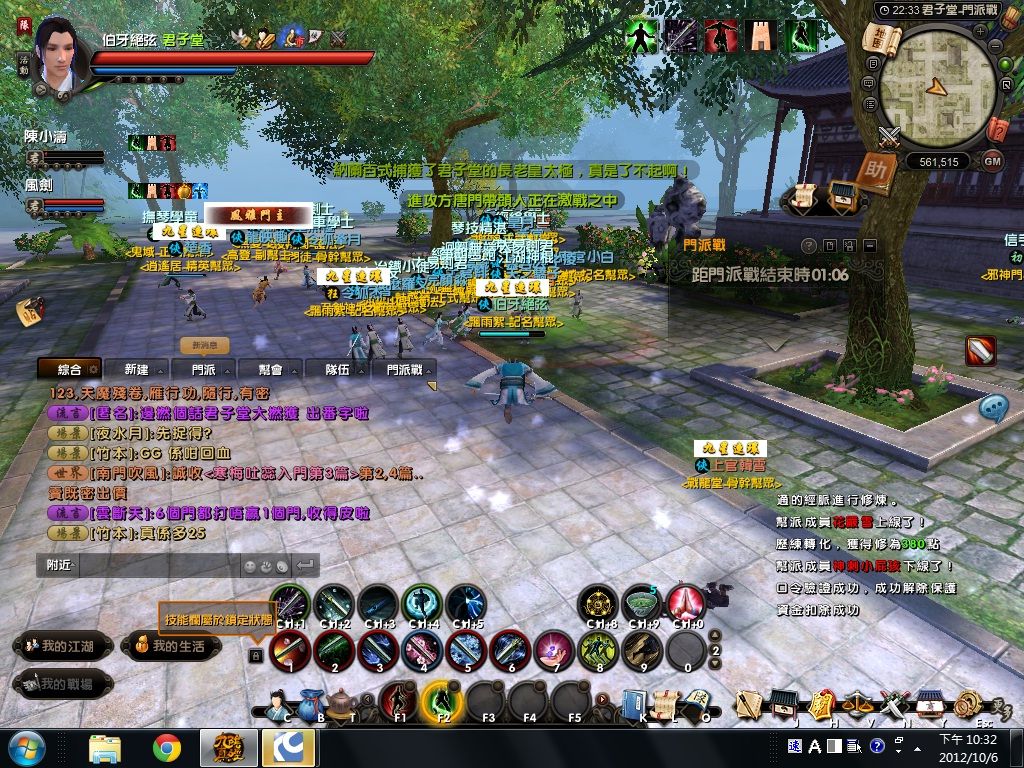Toggle the skill bar lock icon
This screenshot has height=768, width=1024.
click(256, 655)
